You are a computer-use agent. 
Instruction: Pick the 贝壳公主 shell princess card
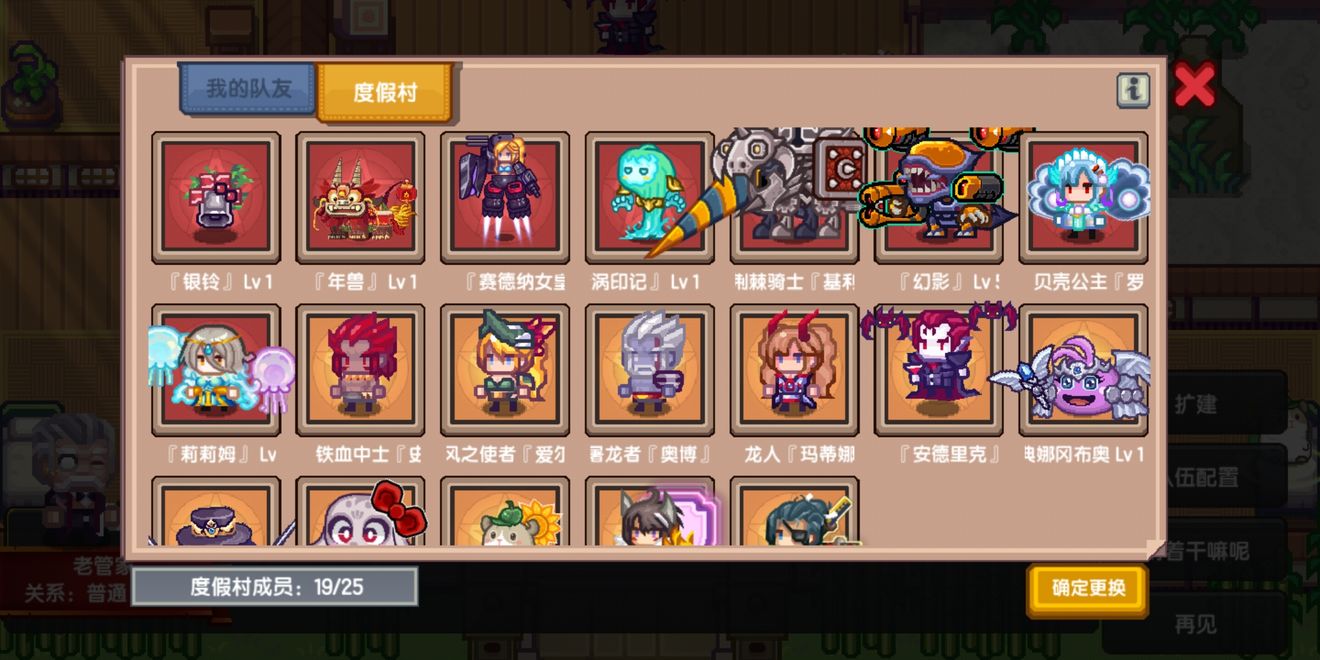[x=1083, y=197]
